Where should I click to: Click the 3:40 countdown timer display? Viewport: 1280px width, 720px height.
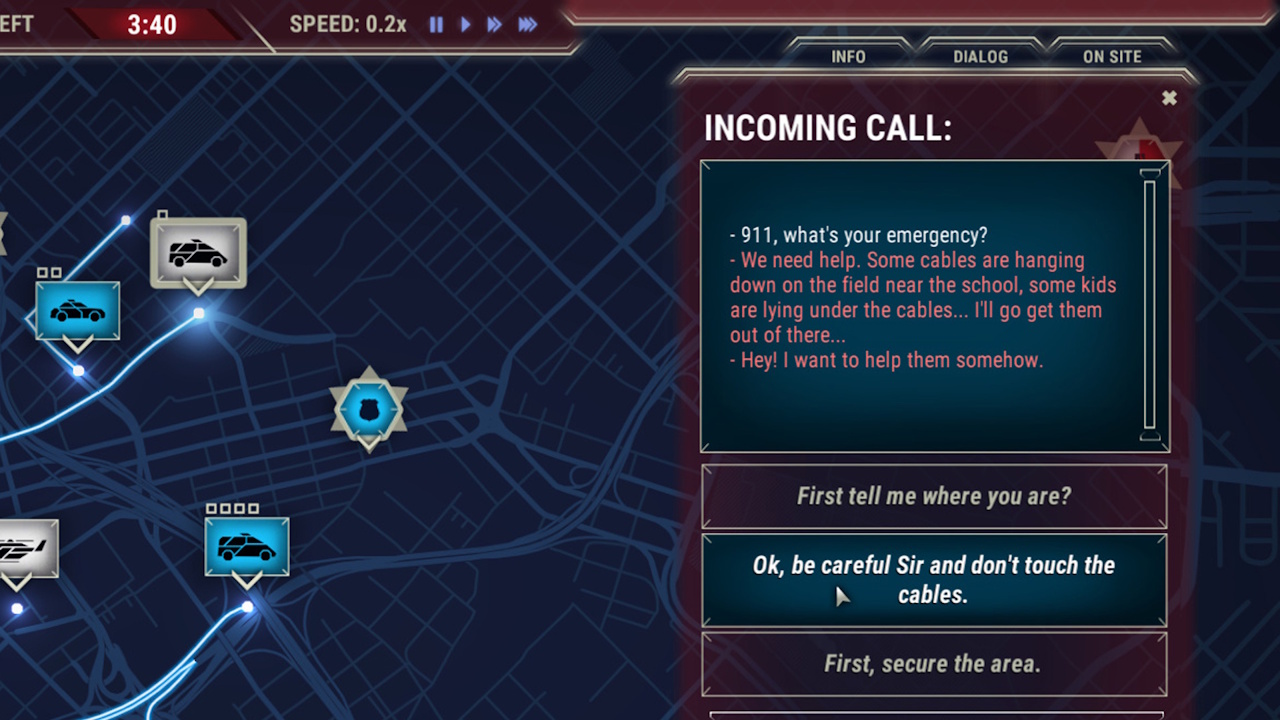(x=152, y=25)
